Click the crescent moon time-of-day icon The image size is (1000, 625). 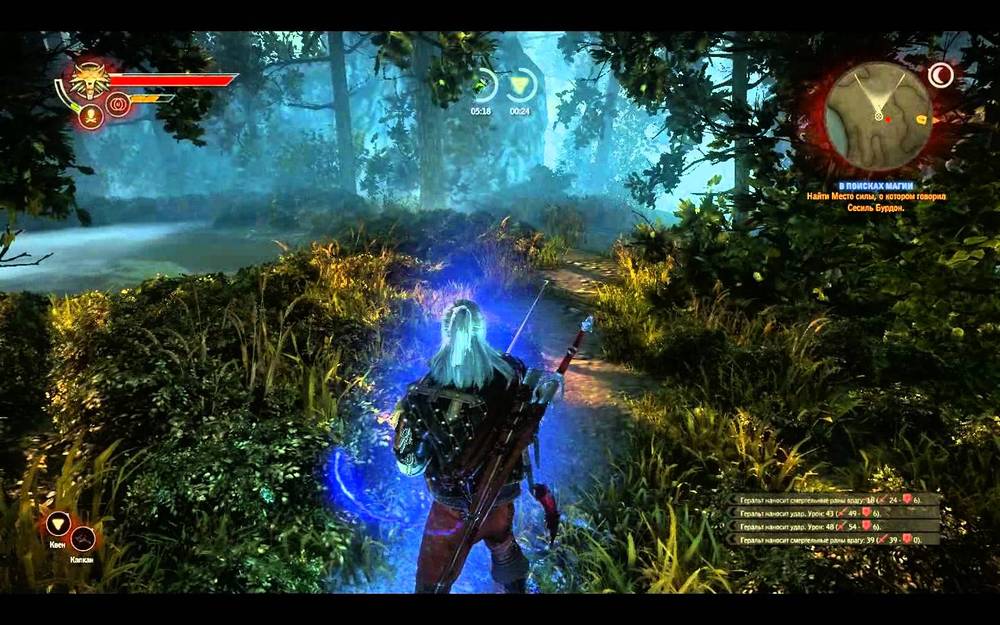point(940,74)
